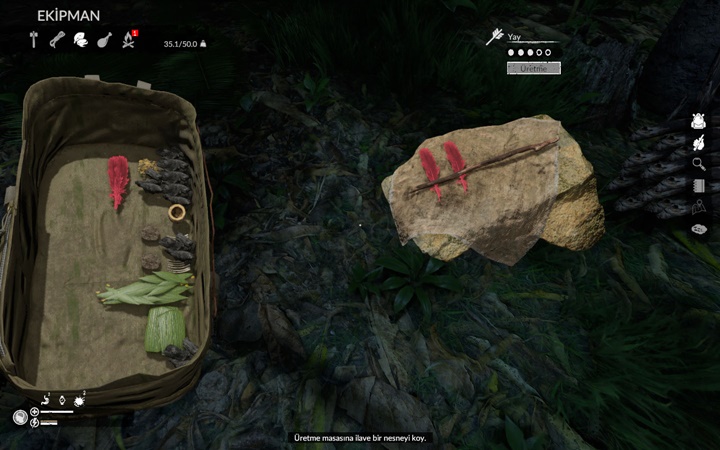Pick up the red feather in the backpack
Screen dimensions: 720x450
point(119,180)
